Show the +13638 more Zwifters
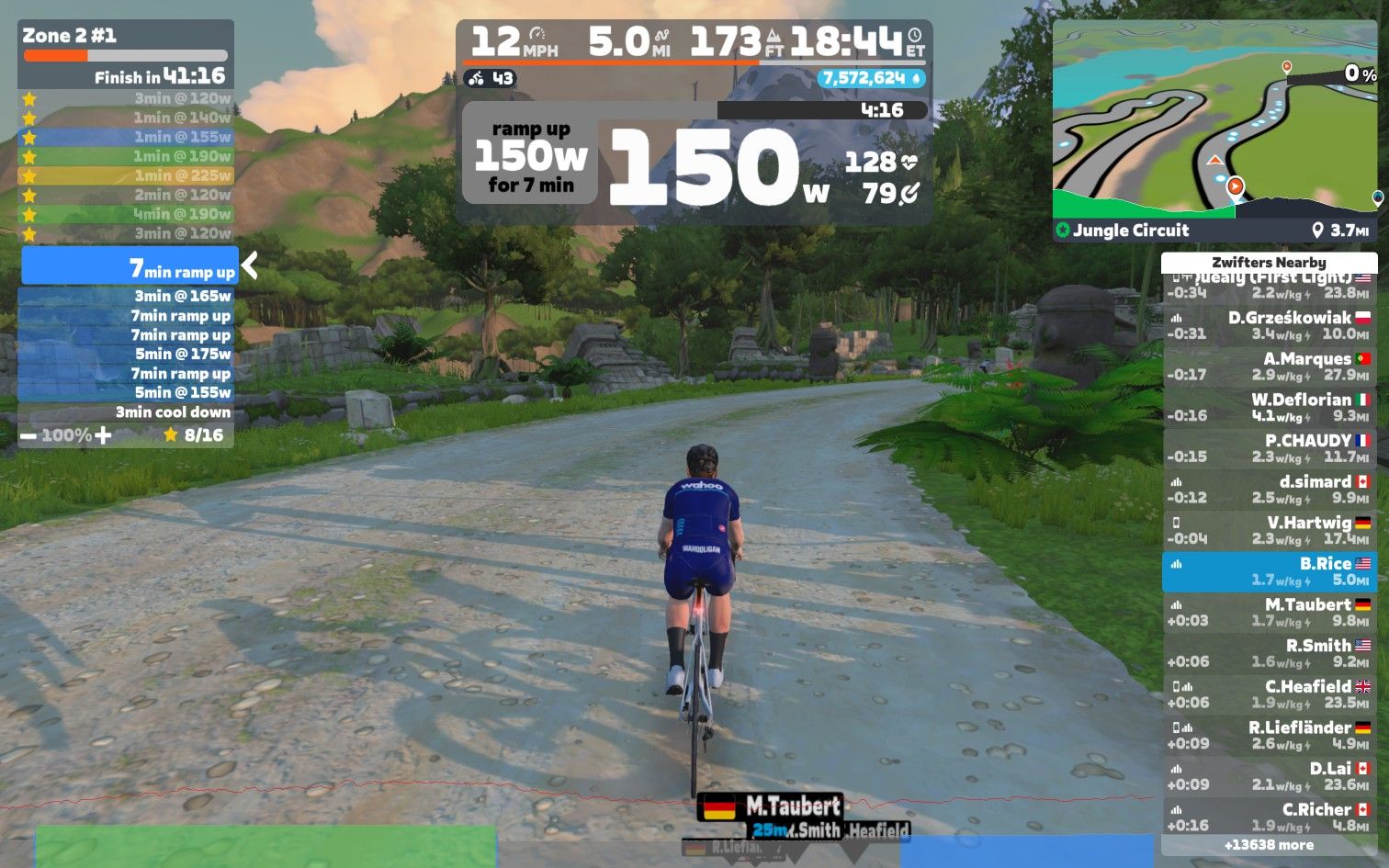Viewport: 1389px width, 868px height. [x=1269, y=845]
